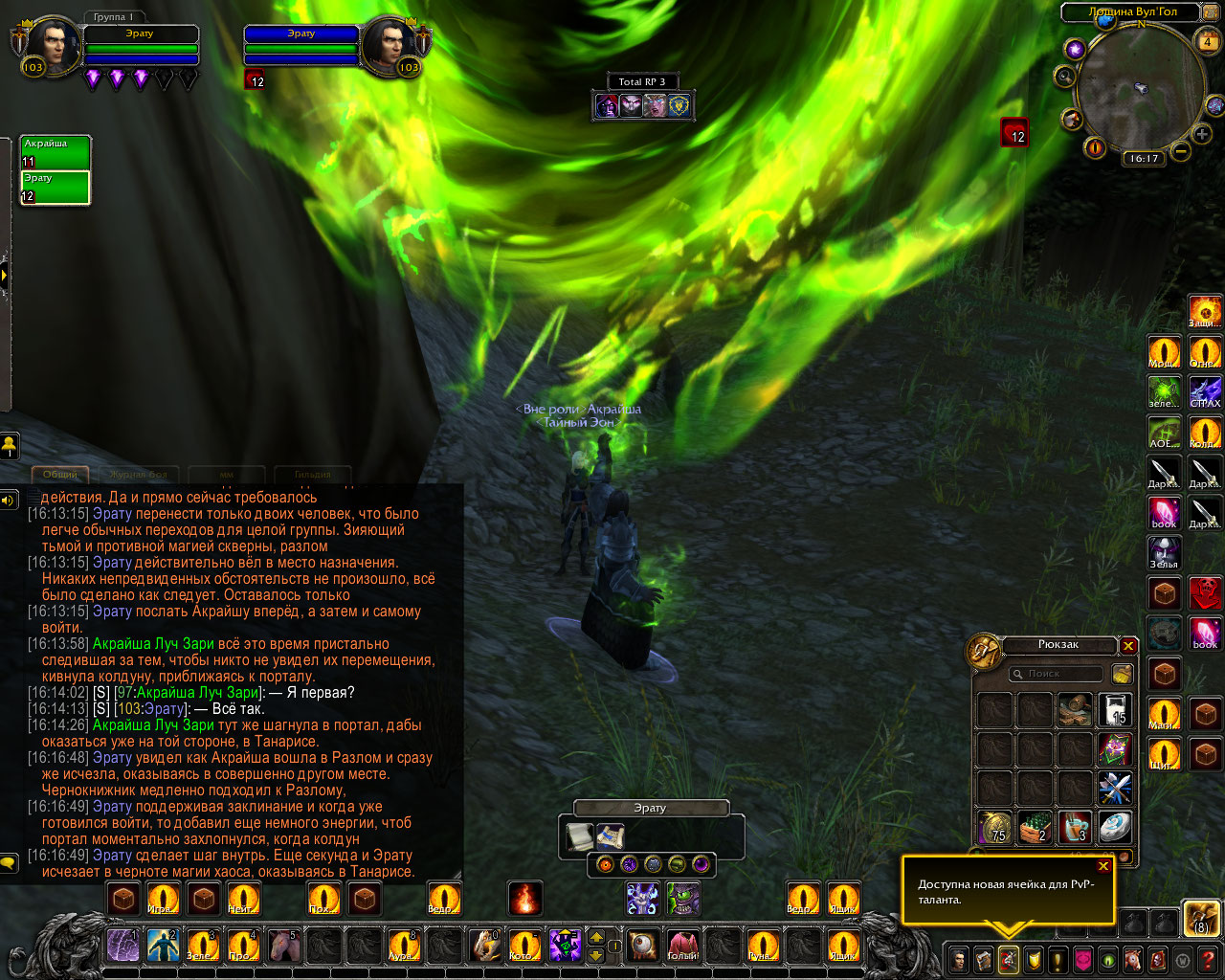Zoom out the minimap with minus button
Viewport: 1225px width, 980px height.
point(1181,151)
